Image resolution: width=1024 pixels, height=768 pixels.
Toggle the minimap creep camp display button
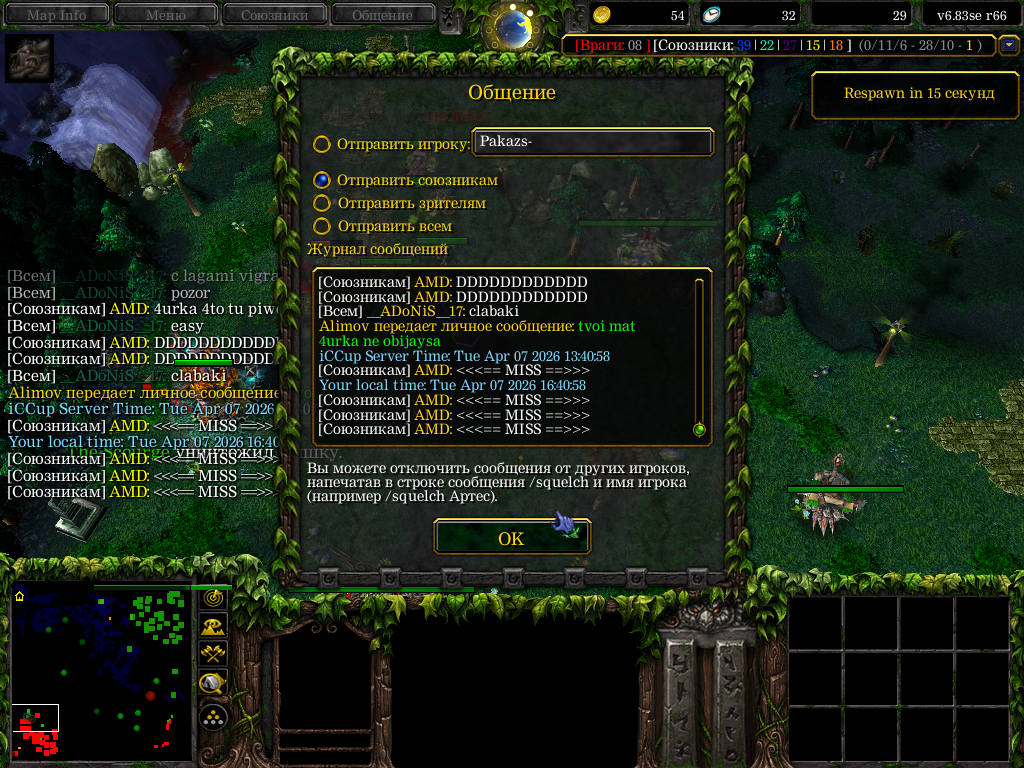[x=213, y=684]
